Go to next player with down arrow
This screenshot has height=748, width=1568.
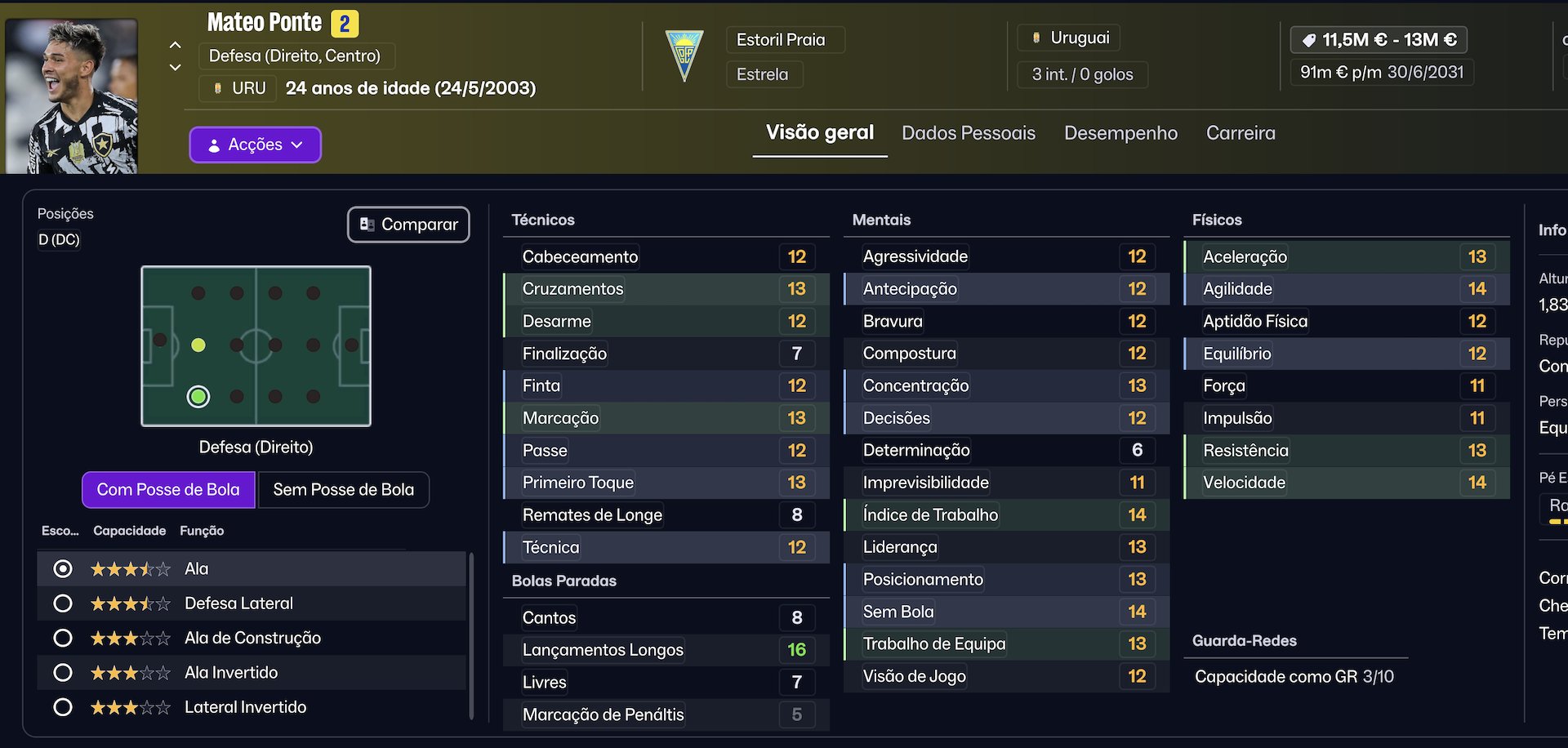[x=176, y=68]
